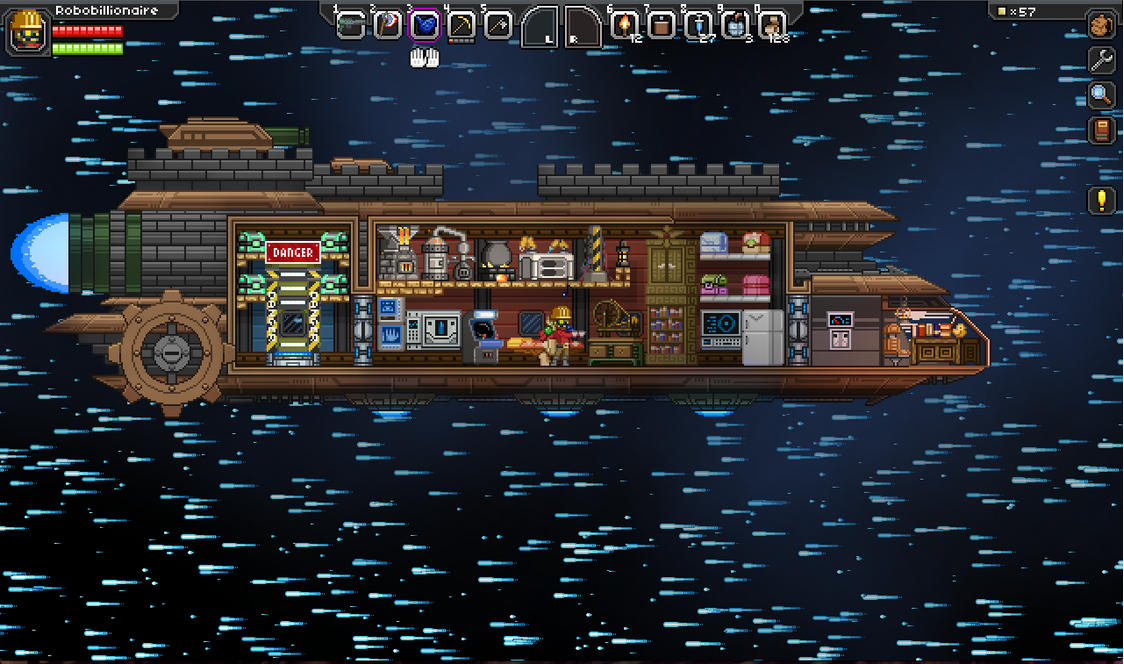The height and width of the screenshot is (664, 1124).
Task: Click the right hand slot marked R
Action: coord(583,27)
